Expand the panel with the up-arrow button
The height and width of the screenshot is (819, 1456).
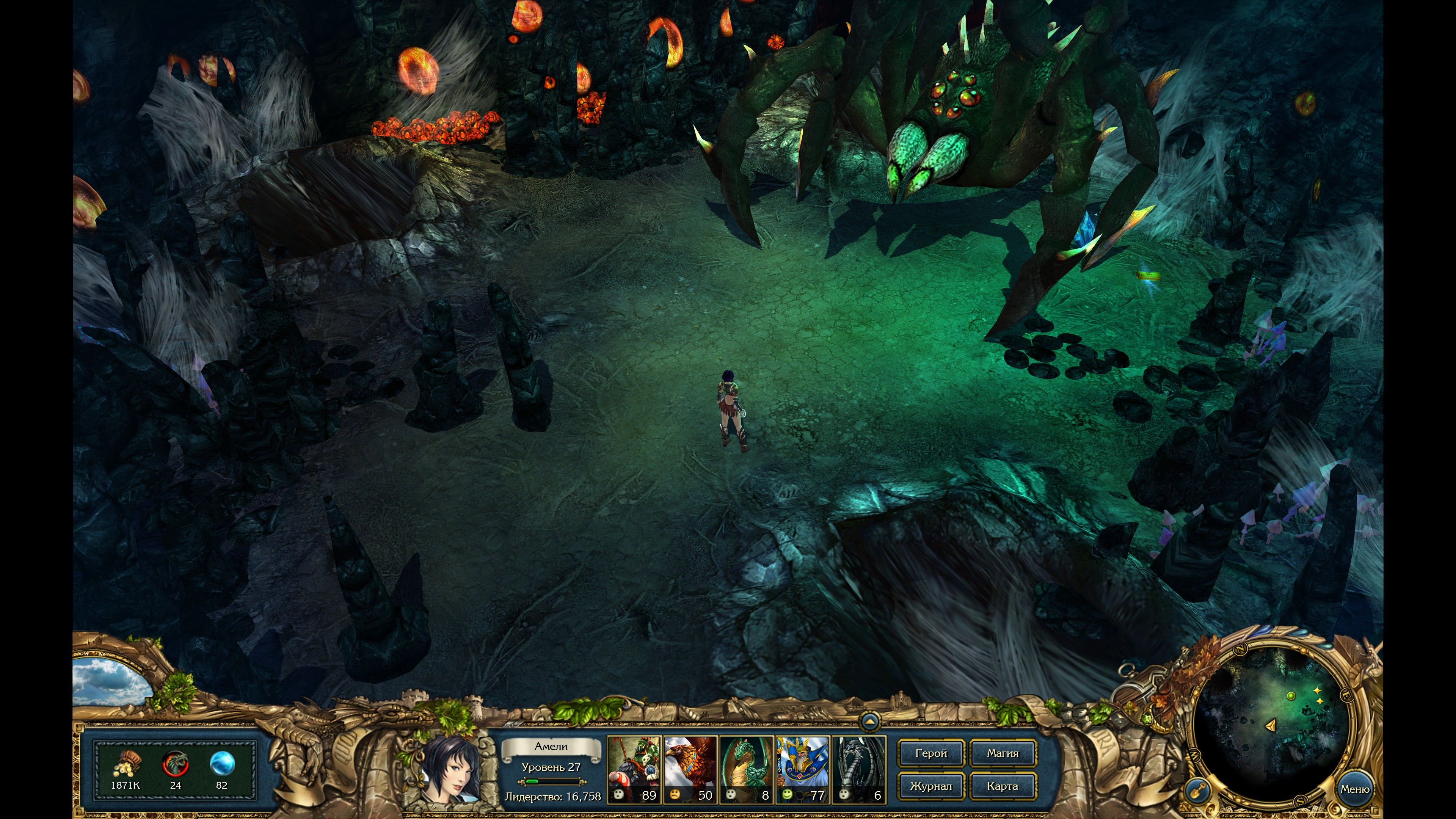(x=869, y=721)
